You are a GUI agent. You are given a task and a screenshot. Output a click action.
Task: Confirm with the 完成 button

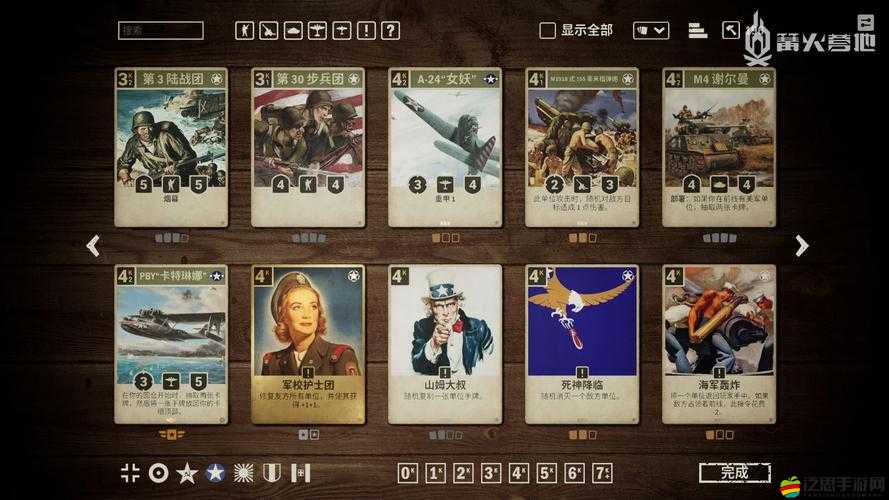[734, 473]
